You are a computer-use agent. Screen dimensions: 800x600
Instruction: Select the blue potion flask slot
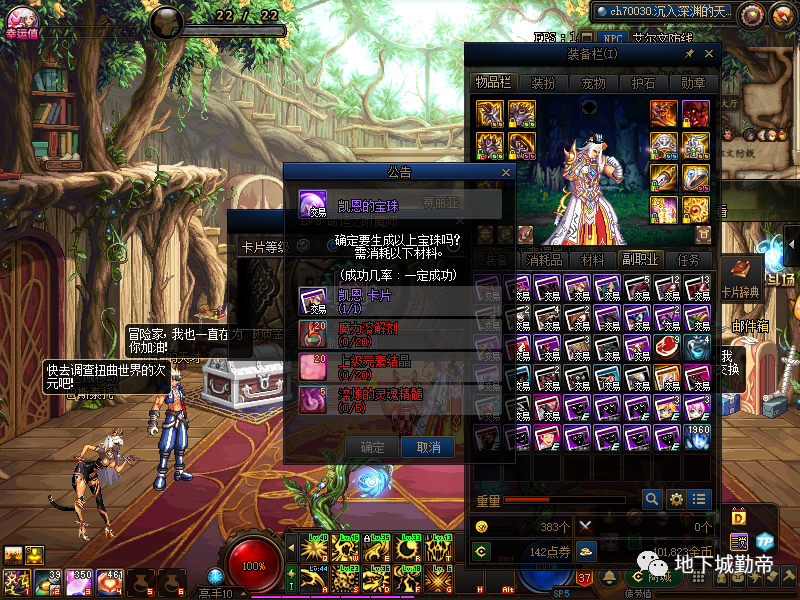699,346
